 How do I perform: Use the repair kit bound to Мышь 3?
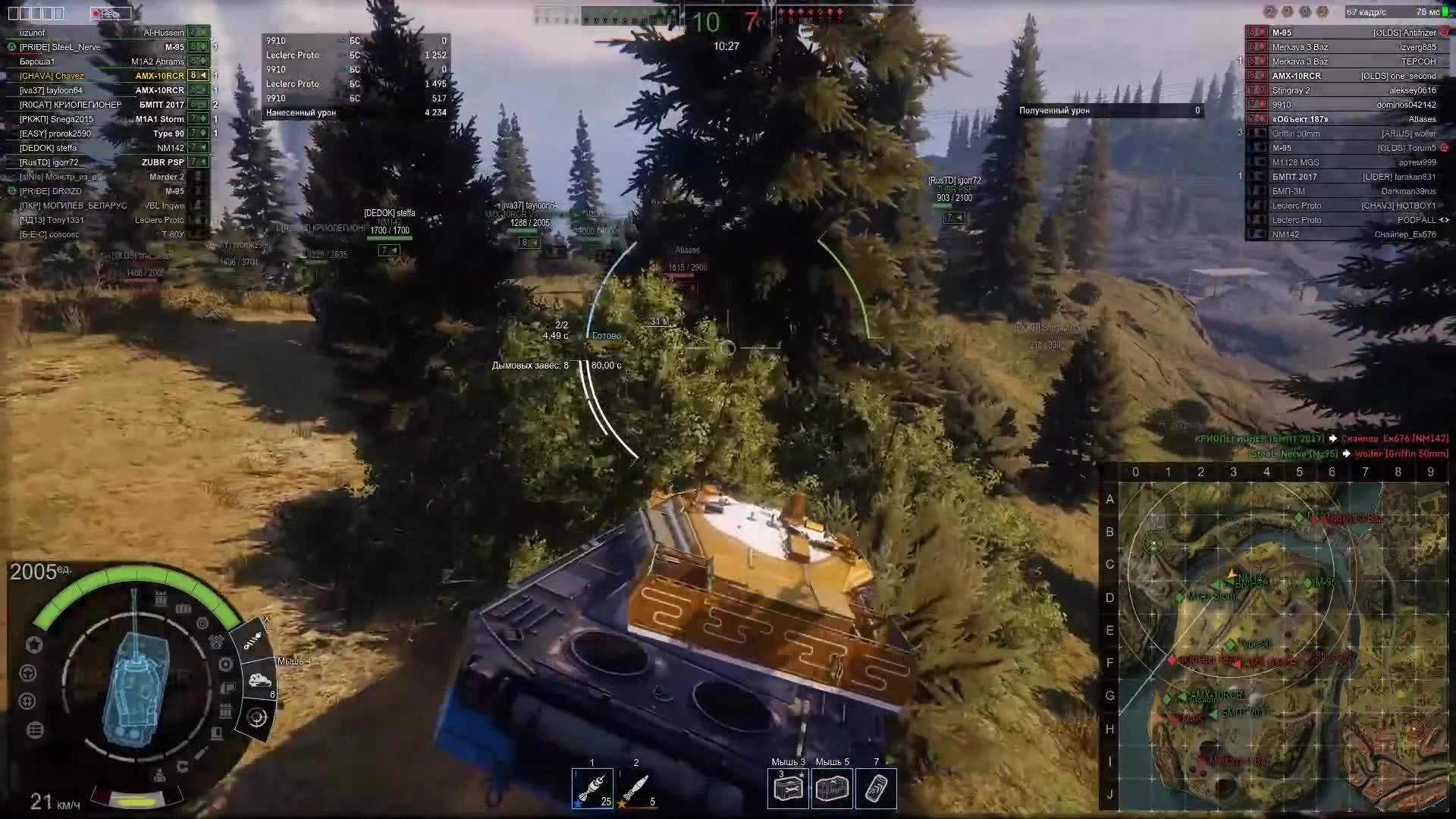point(789,787)
